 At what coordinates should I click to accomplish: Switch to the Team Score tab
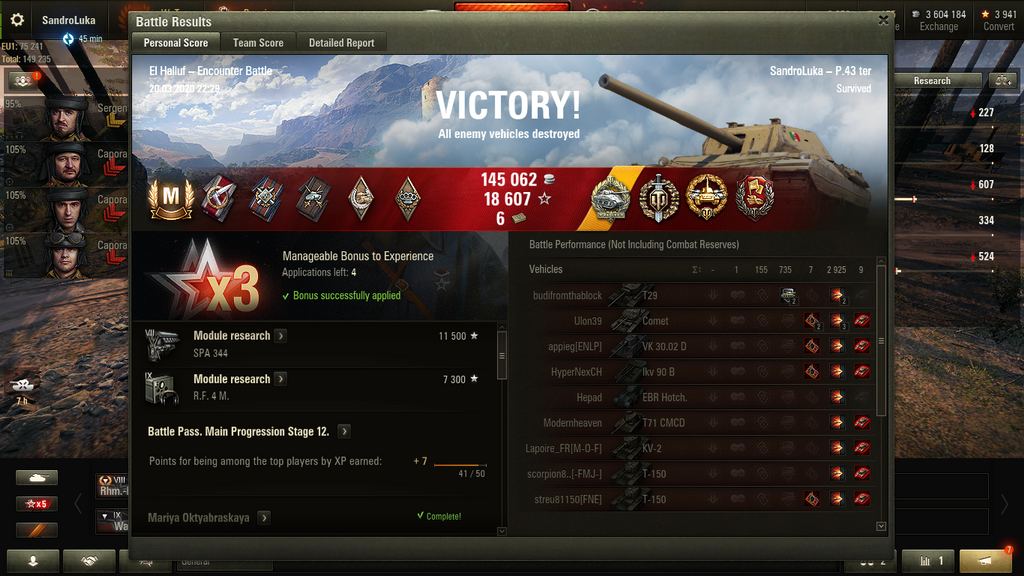tap(258, 43)
